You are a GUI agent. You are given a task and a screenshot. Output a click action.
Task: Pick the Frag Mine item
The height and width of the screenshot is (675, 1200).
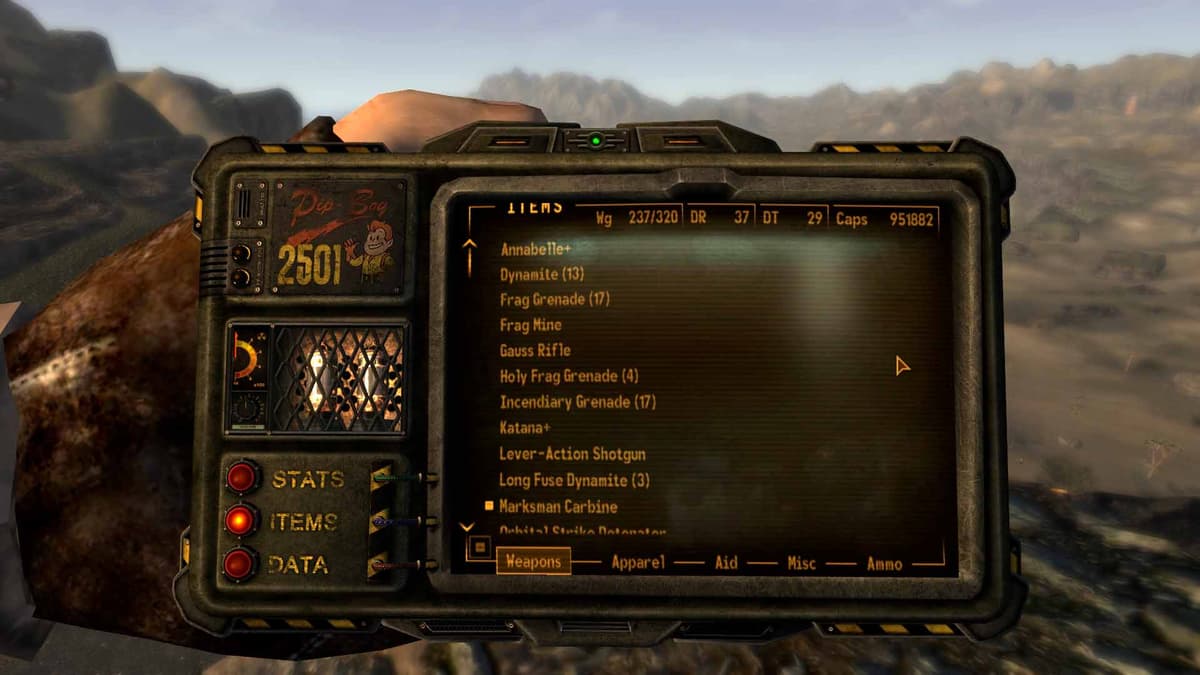coord(530,325)
